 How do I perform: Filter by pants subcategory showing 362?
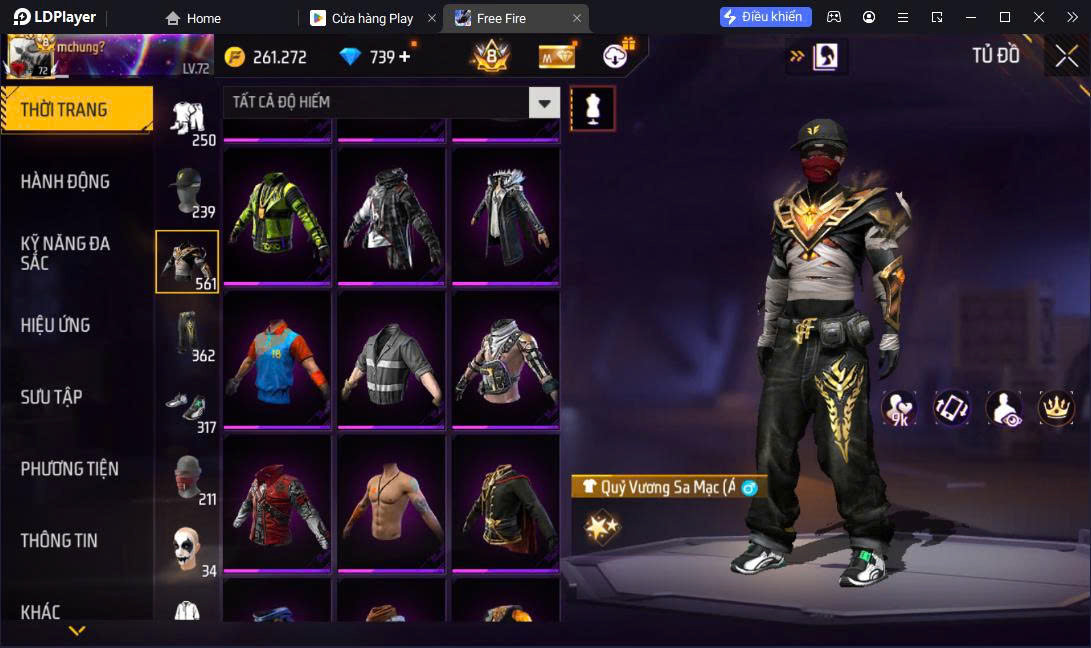point(187,334)
